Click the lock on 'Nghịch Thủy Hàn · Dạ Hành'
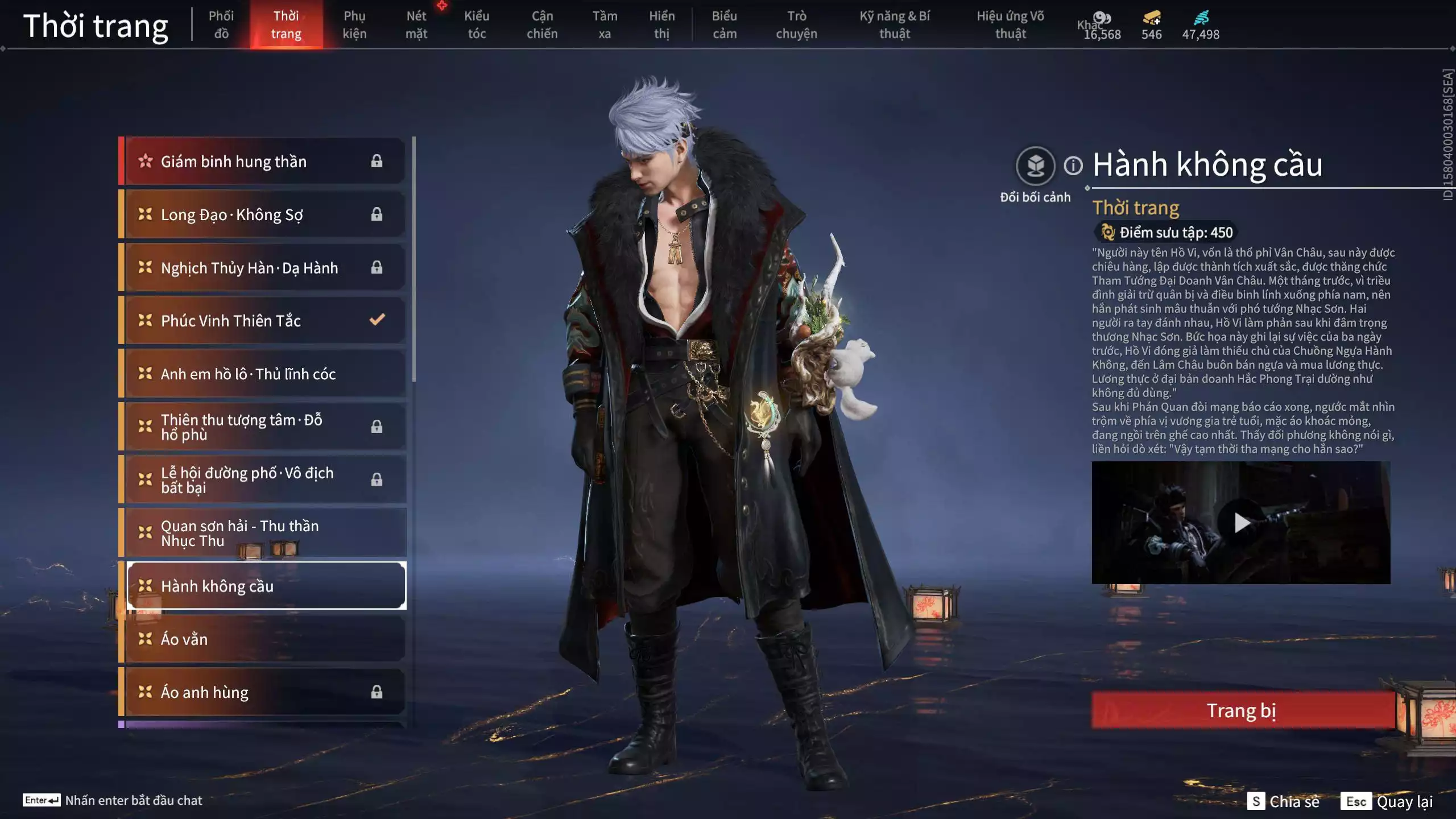 (377, 267)
